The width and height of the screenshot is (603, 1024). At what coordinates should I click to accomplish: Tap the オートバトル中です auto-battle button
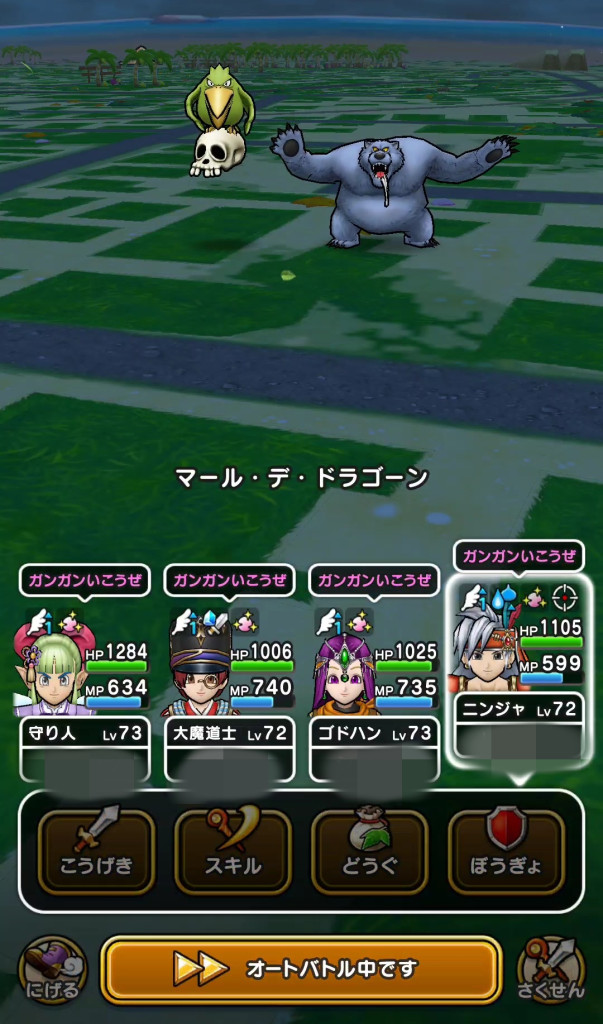(x=301, y=968)
